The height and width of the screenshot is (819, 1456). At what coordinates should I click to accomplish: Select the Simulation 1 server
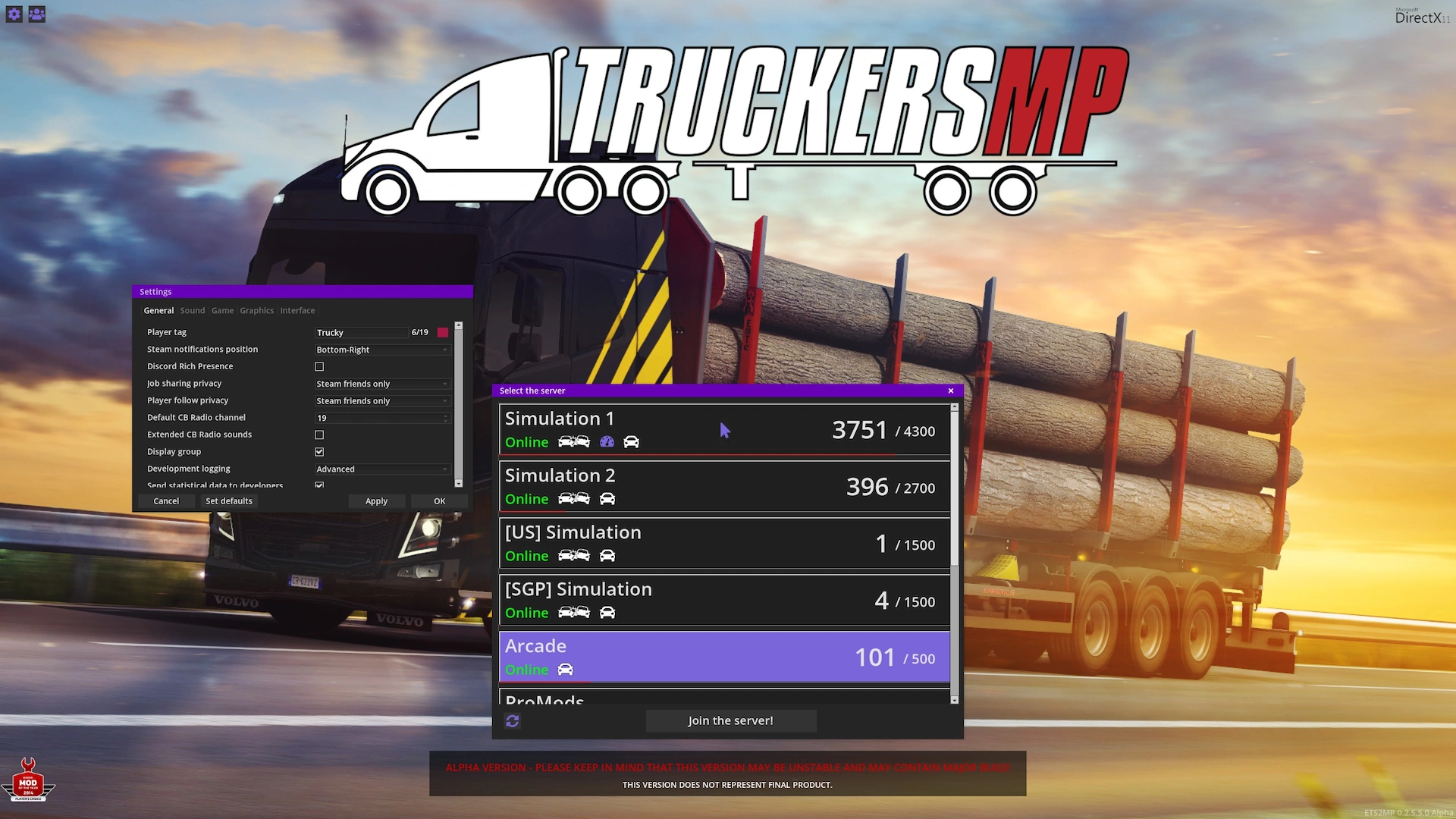[x=723, y=430]
